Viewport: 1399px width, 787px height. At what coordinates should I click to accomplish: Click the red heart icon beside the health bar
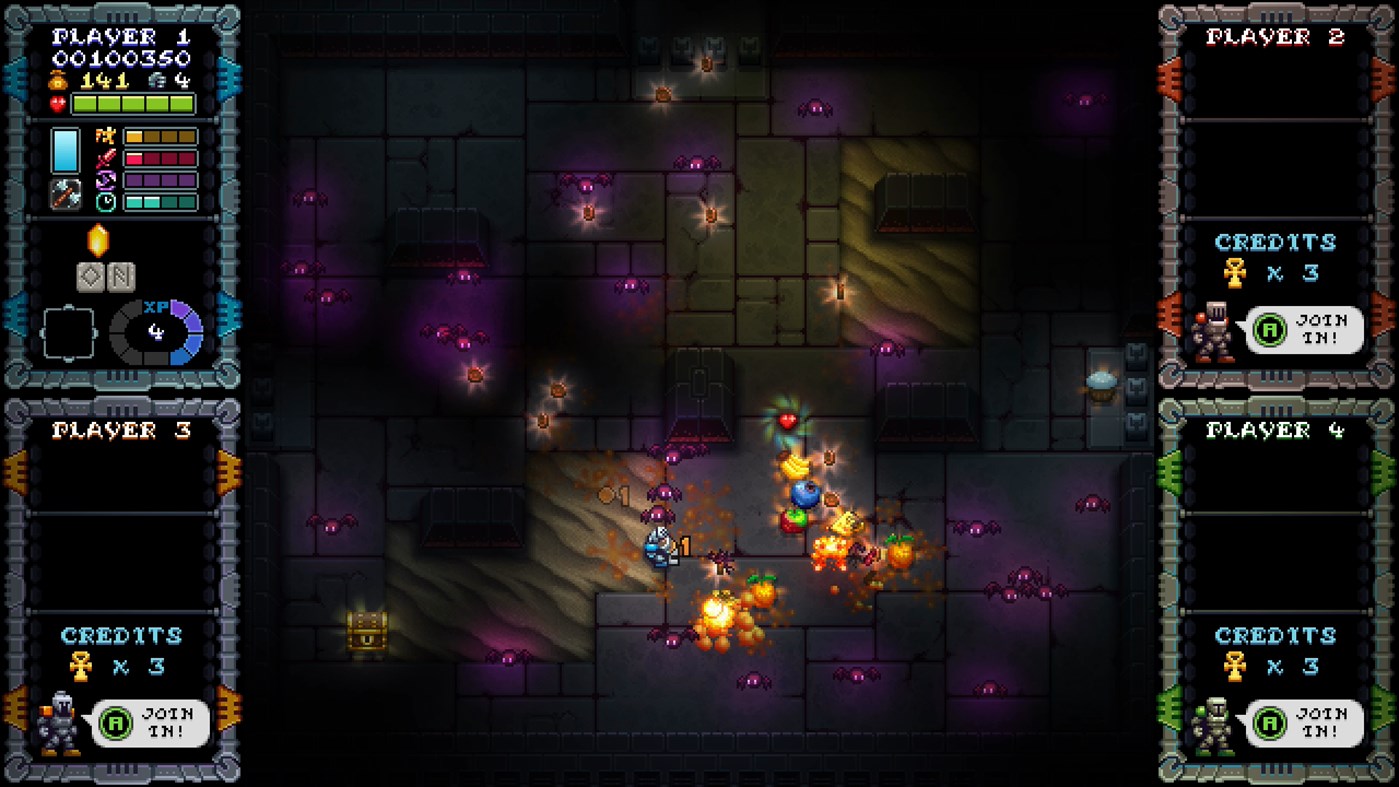[56, 103]
